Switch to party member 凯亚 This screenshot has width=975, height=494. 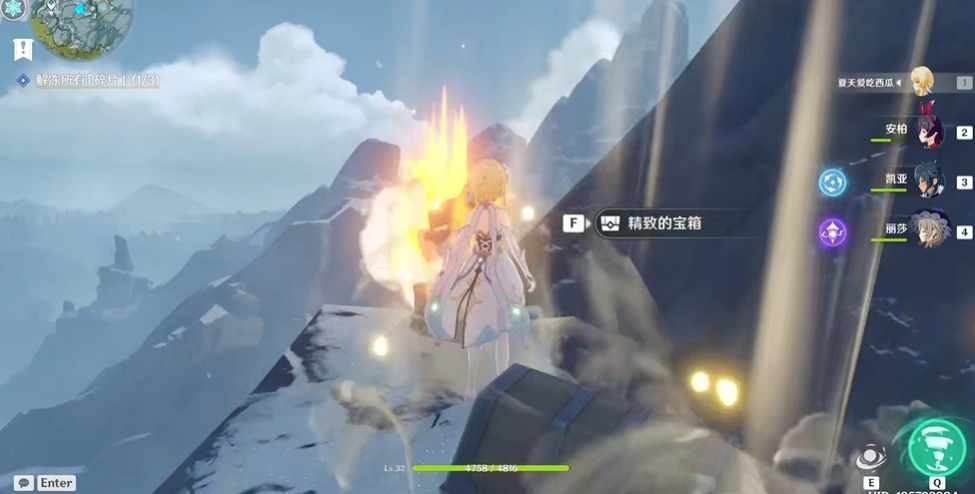tap(929, 180)
